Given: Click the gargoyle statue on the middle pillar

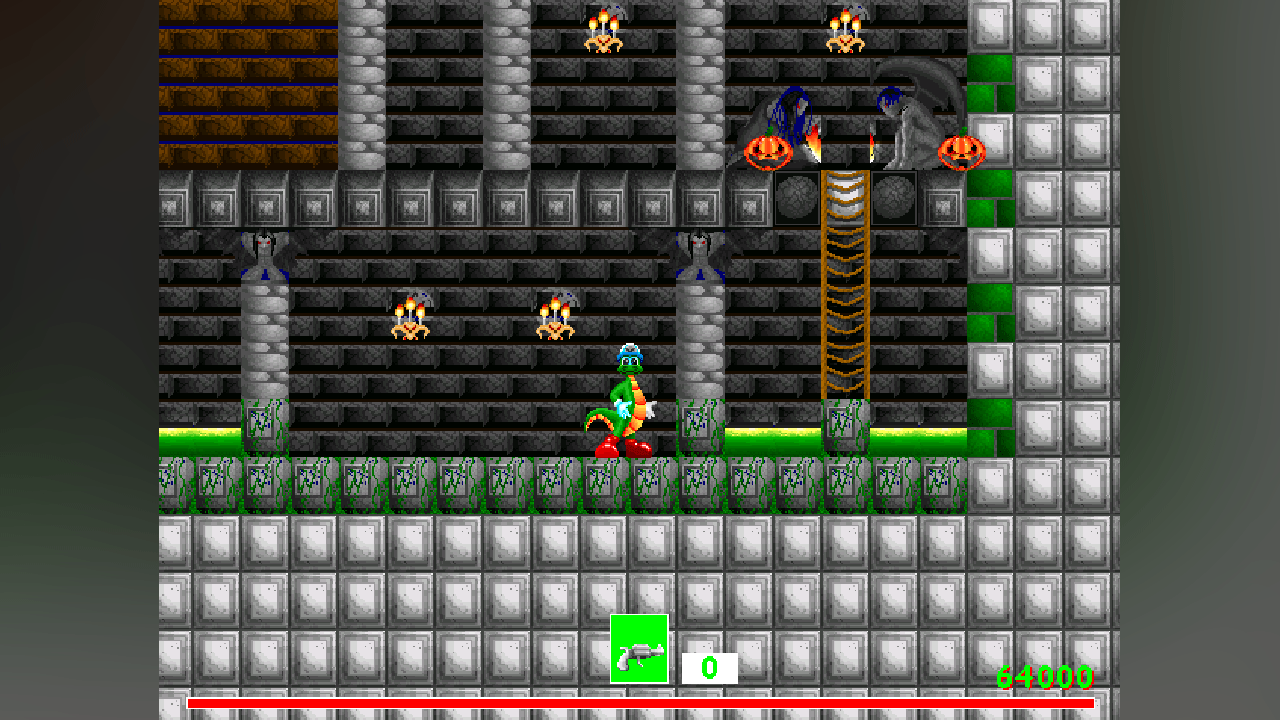Looking at the screenshot, I should point(700,250).
